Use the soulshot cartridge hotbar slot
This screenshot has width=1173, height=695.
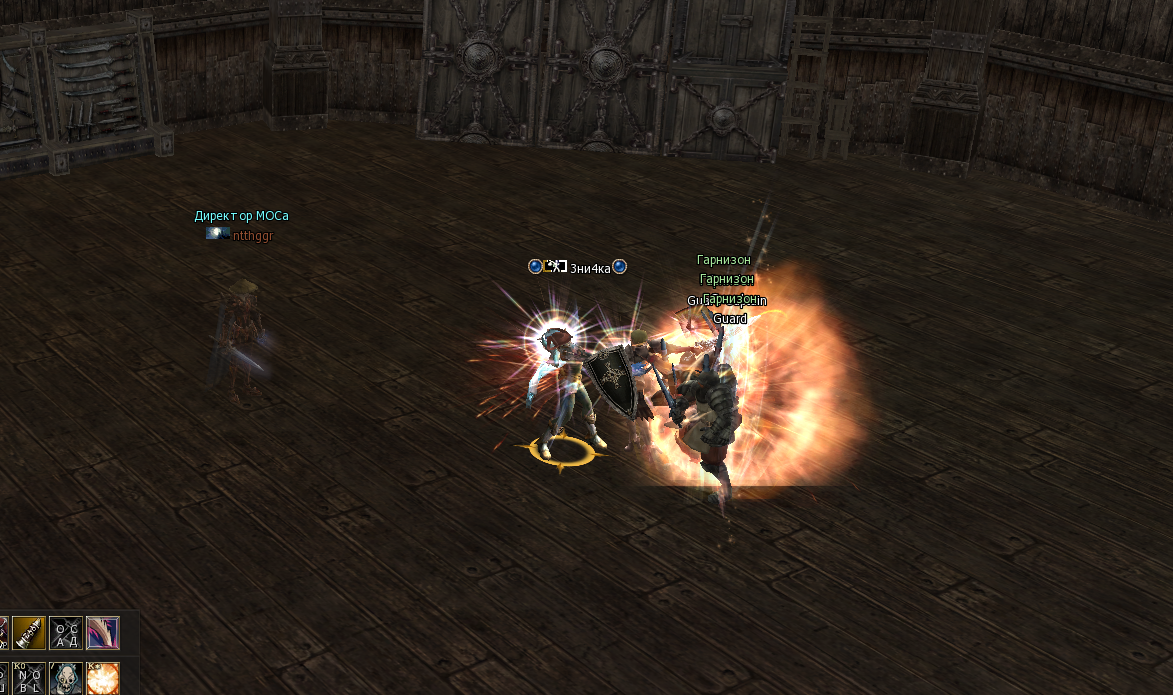(28, 632)
